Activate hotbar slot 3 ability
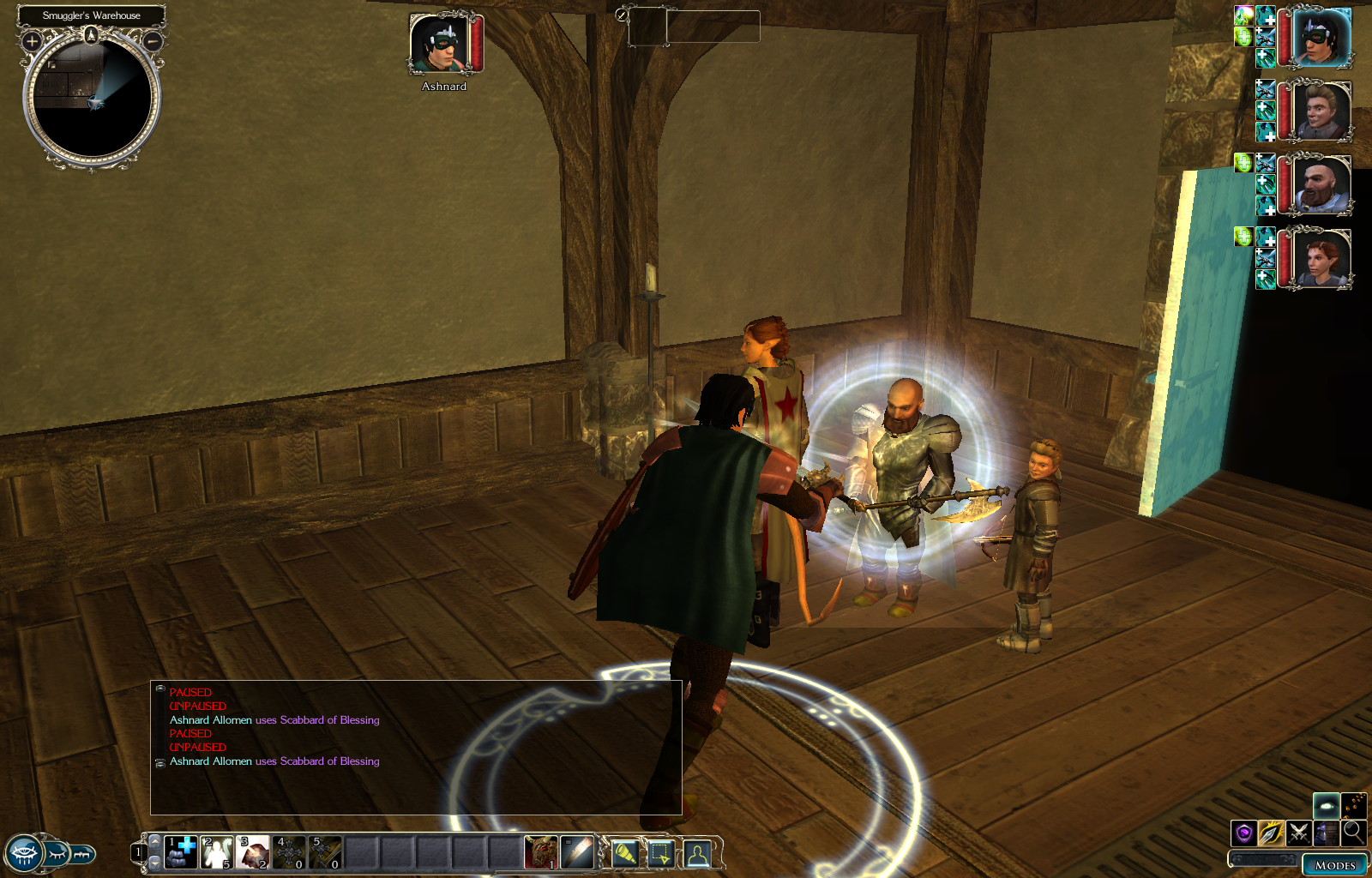Viewport: 1372px width, 878px height. coord(253,852)
